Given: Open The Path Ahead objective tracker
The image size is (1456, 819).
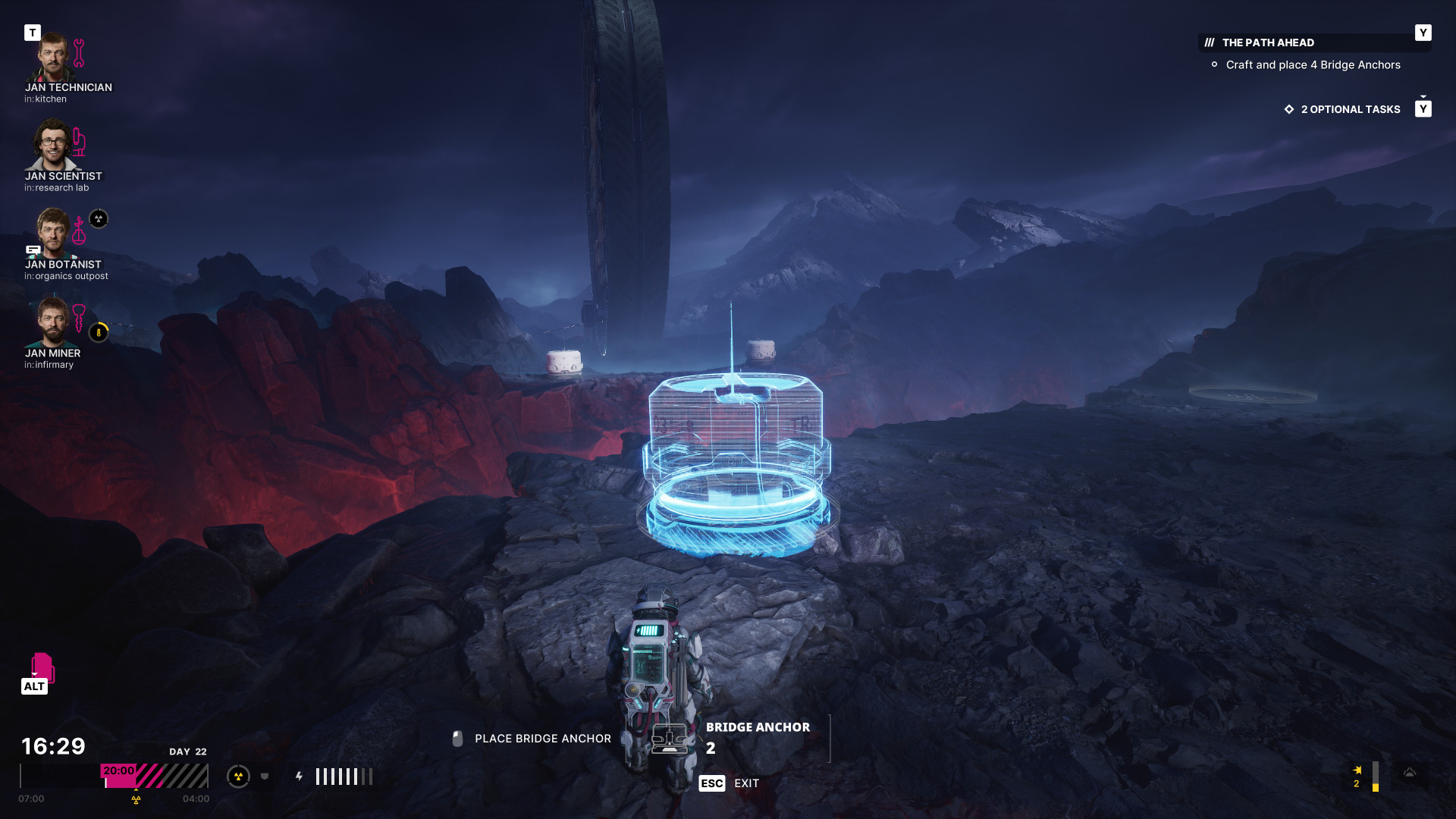Looking at the screenshot, I should point(1268,43).
